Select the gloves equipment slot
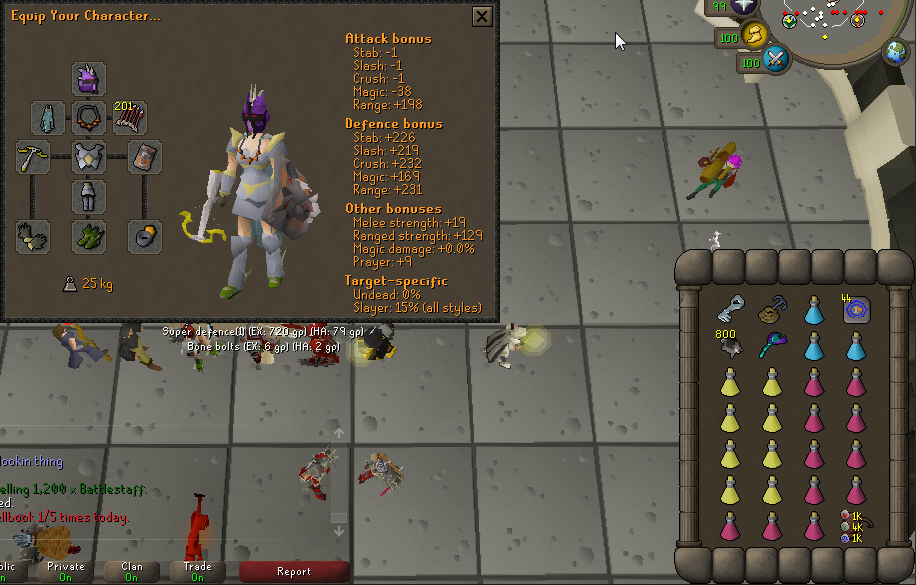Screen dimensions: 916x585 (x=33, y=237)
